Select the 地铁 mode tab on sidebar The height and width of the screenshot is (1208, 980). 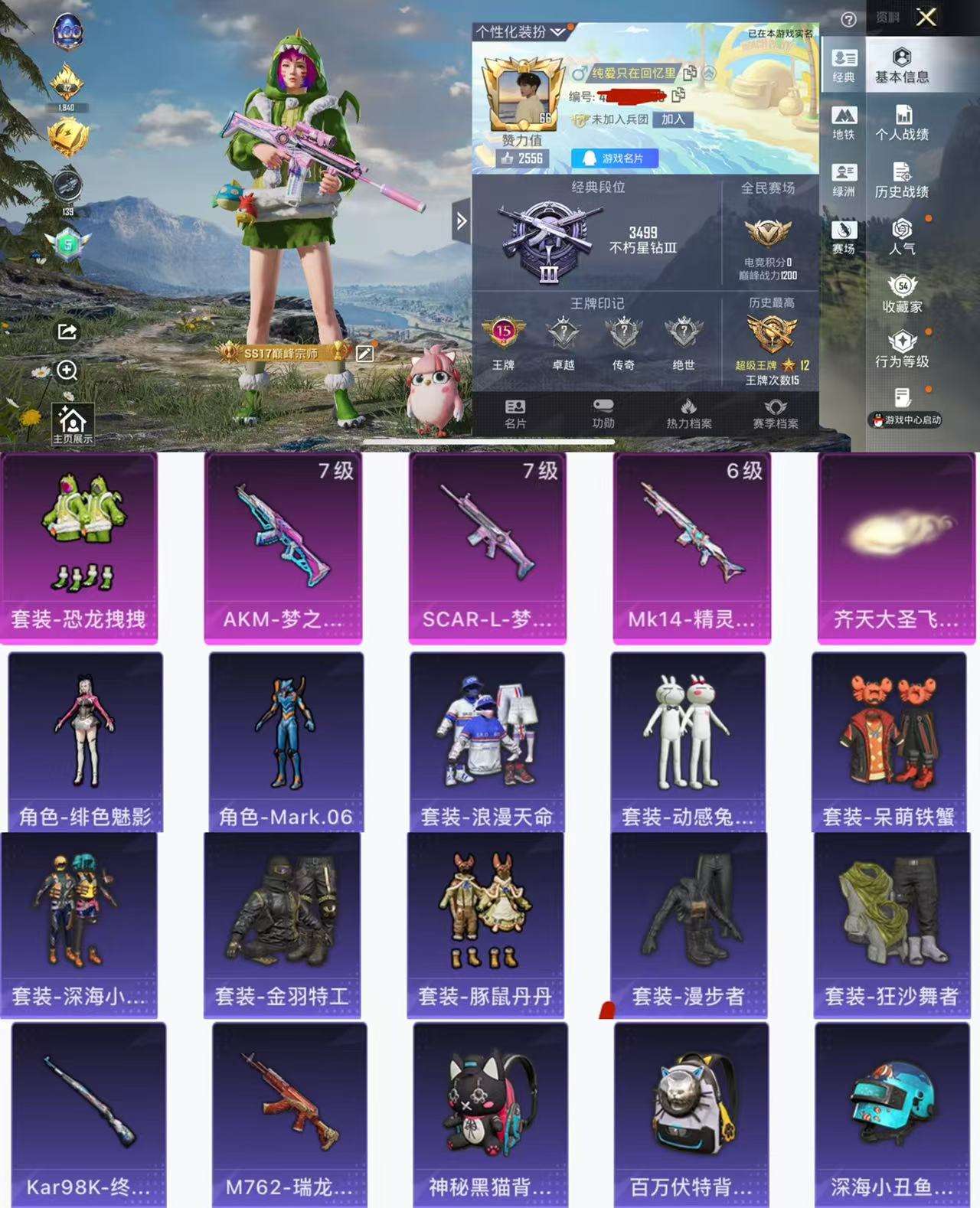843,122
